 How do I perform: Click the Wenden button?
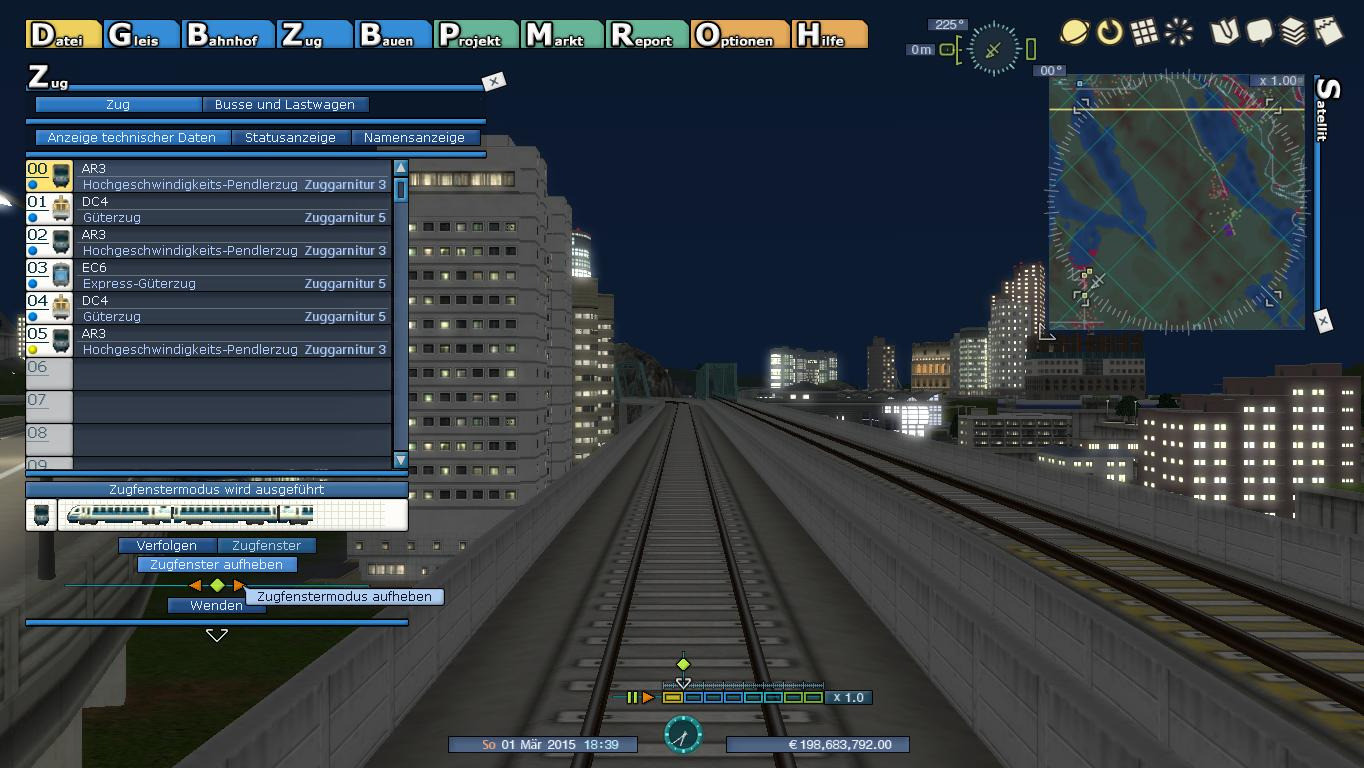tap(216, 605)
